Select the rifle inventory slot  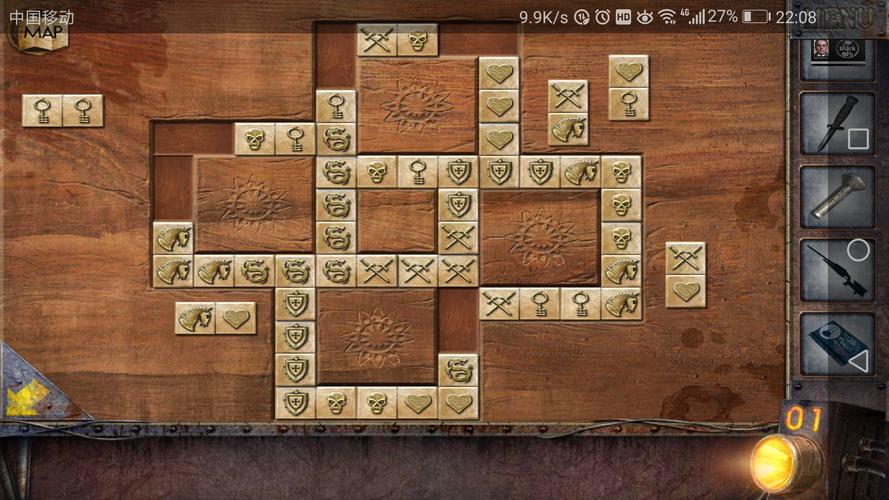[837, 269]
